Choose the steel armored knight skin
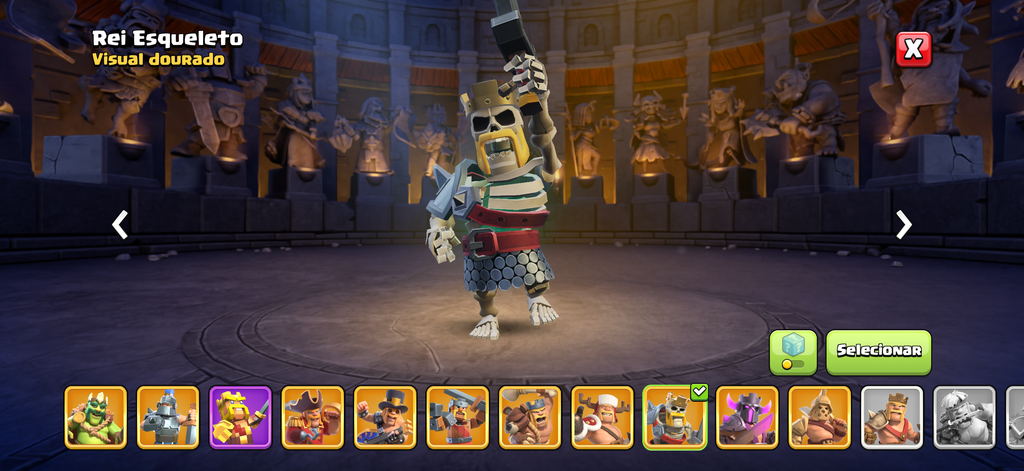This screenshot has height=471, width=1024. [168, 416]
